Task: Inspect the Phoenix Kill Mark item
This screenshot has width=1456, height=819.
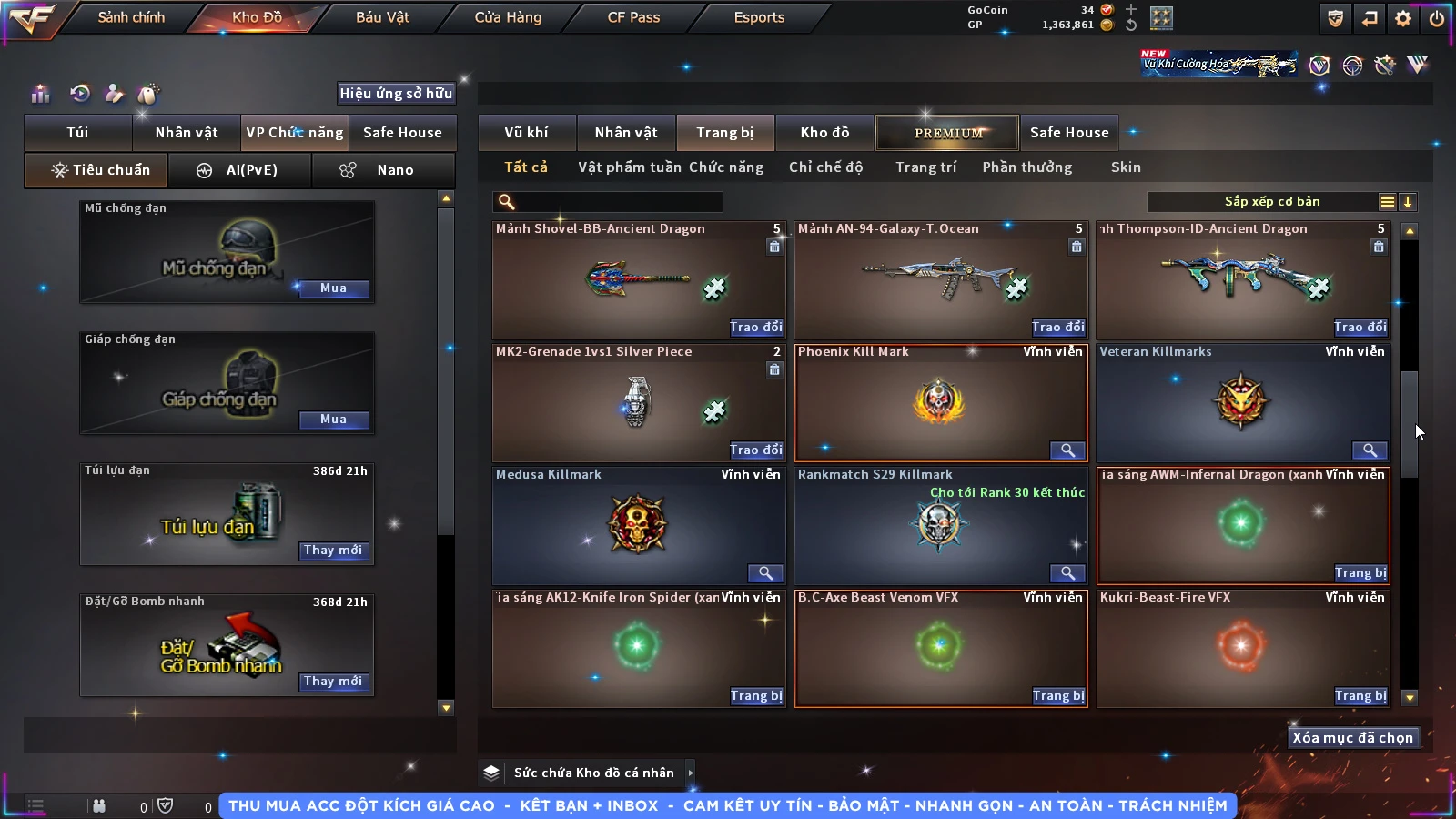Action: pyautogui.click(x=1067, y=450)
